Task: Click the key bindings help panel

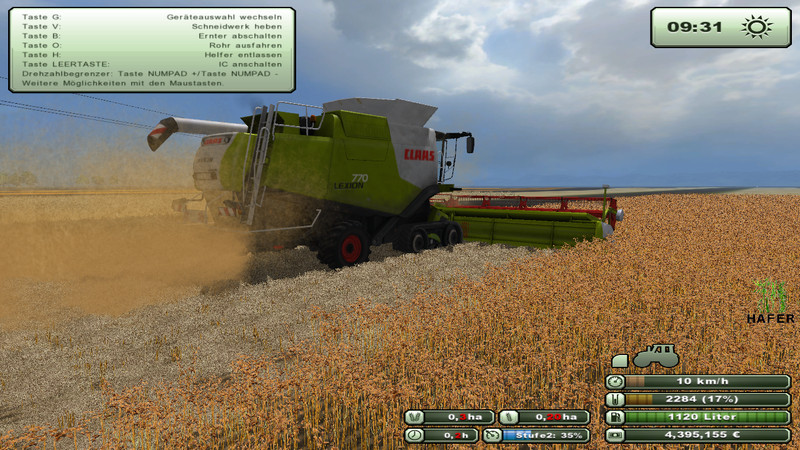Action: (151, 50)
